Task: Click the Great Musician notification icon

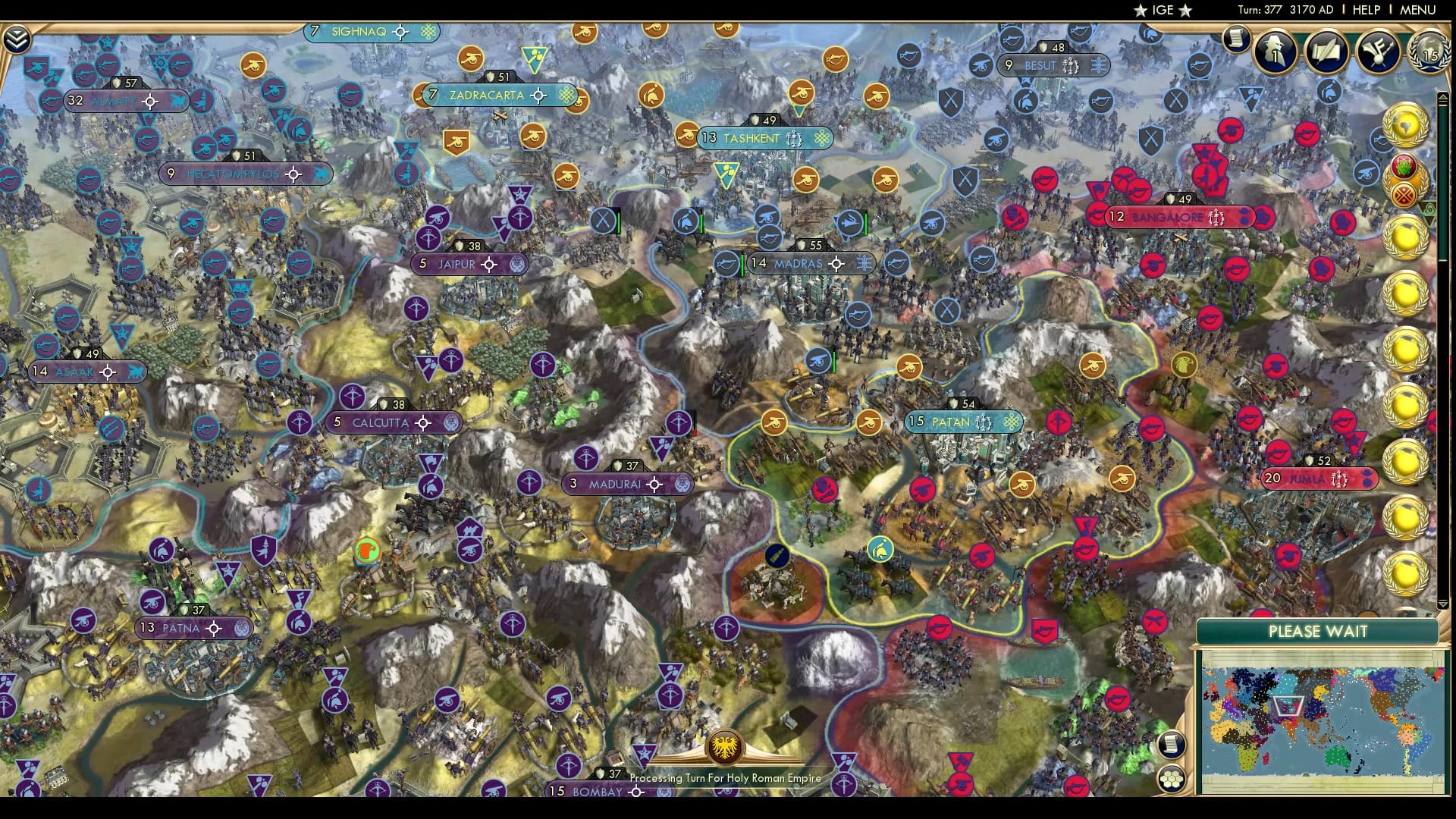Action: (1379, 50)
